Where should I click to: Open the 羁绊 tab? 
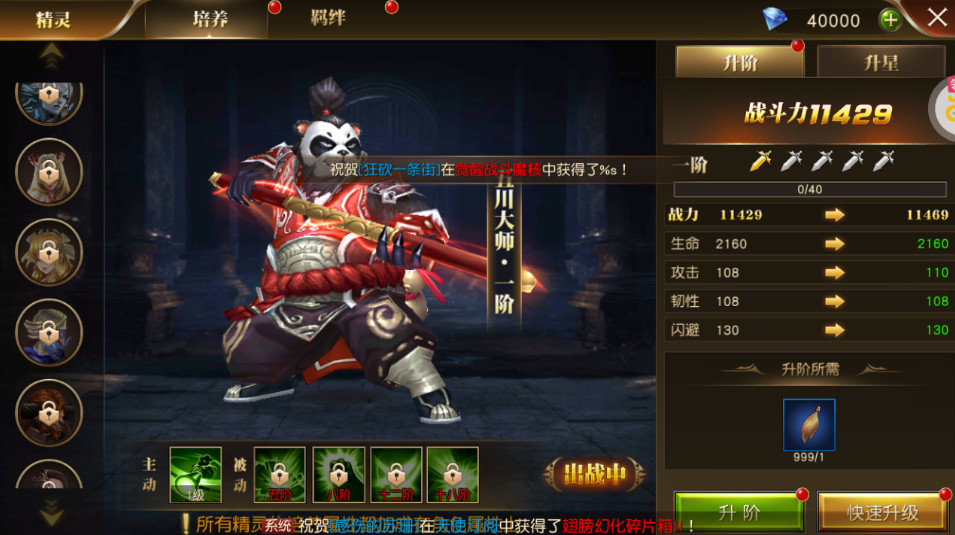click(327, 18)
